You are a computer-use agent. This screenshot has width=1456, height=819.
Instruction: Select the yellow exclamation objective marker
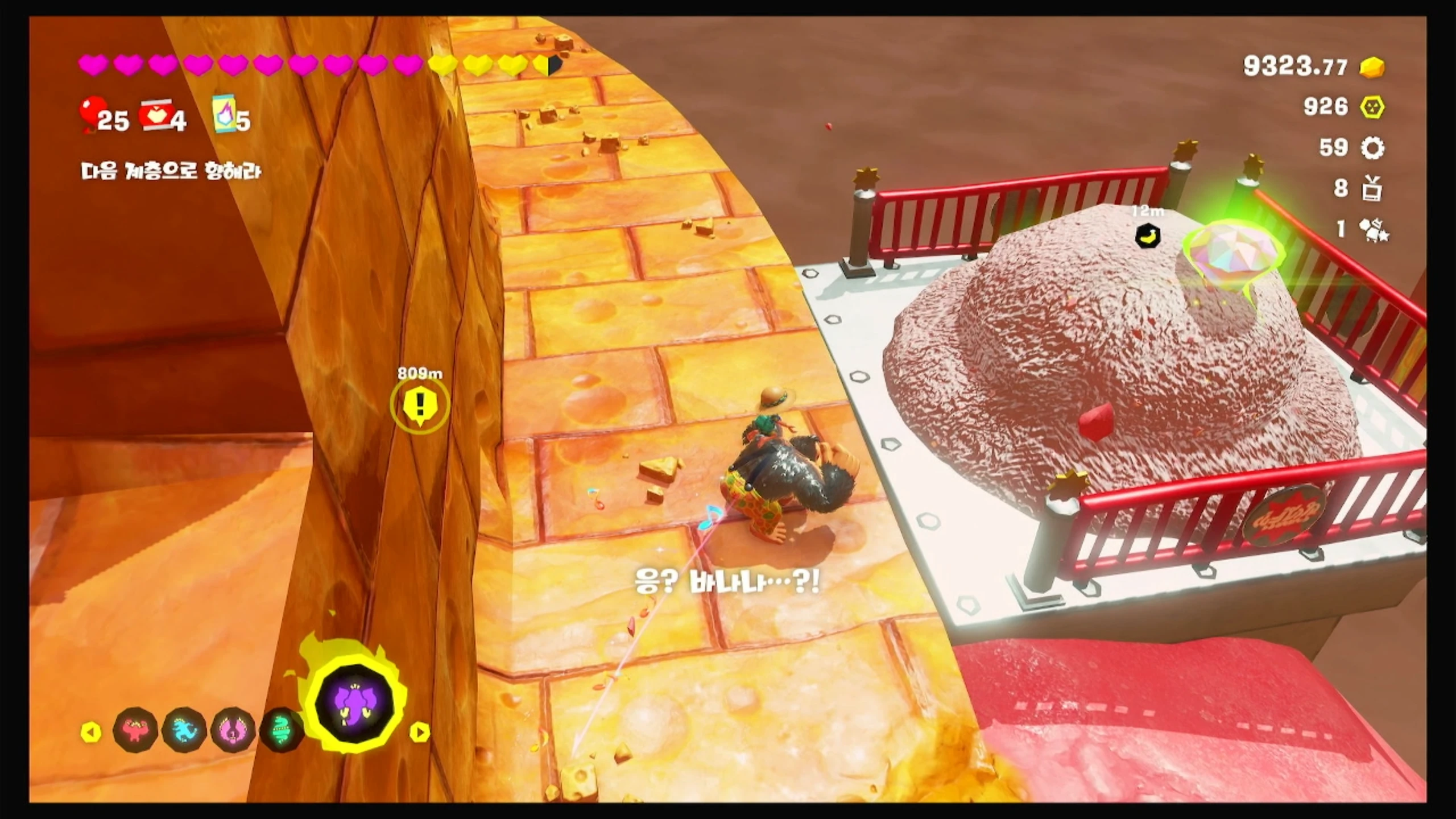[420, 404]
